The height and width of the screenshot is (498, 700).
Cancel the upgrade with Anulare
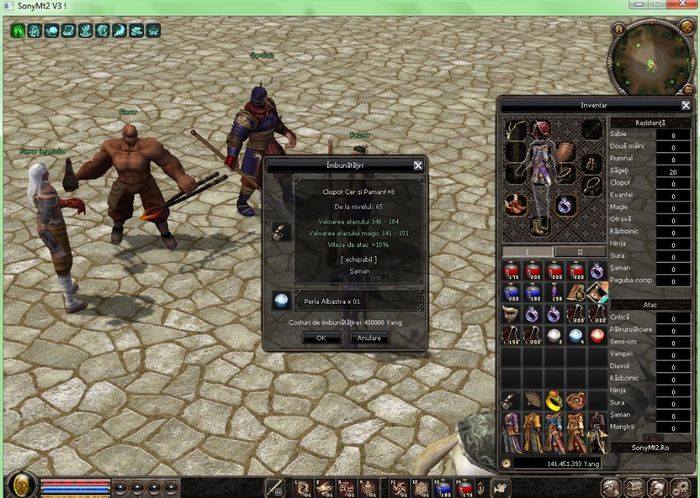[x=368, y=338]
